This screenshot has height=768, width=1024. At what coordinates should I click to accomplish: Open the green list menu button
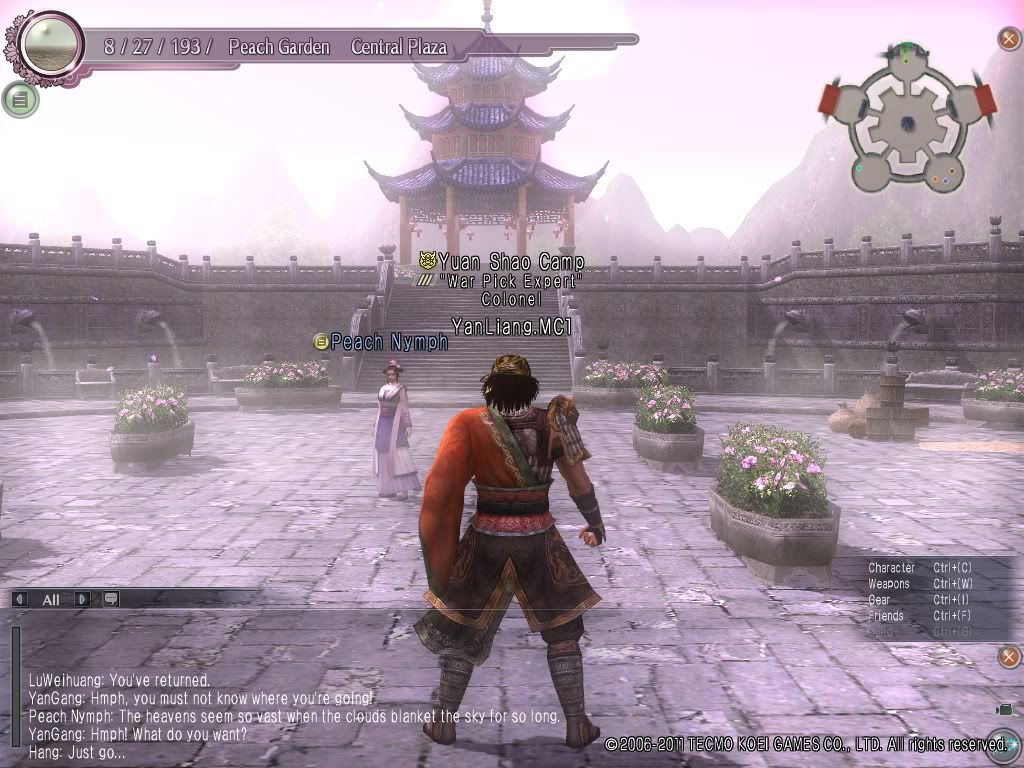[x=20, y=99]
